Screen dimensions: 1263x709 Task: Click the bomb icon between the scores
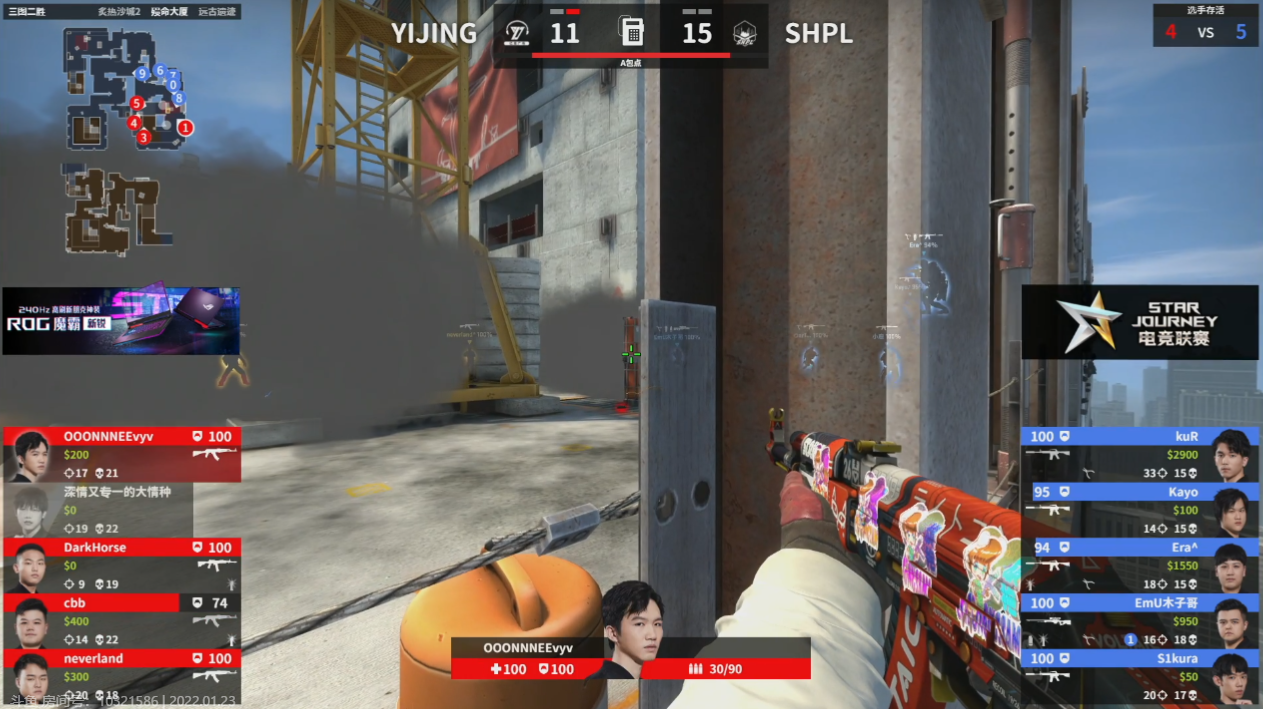631,32
